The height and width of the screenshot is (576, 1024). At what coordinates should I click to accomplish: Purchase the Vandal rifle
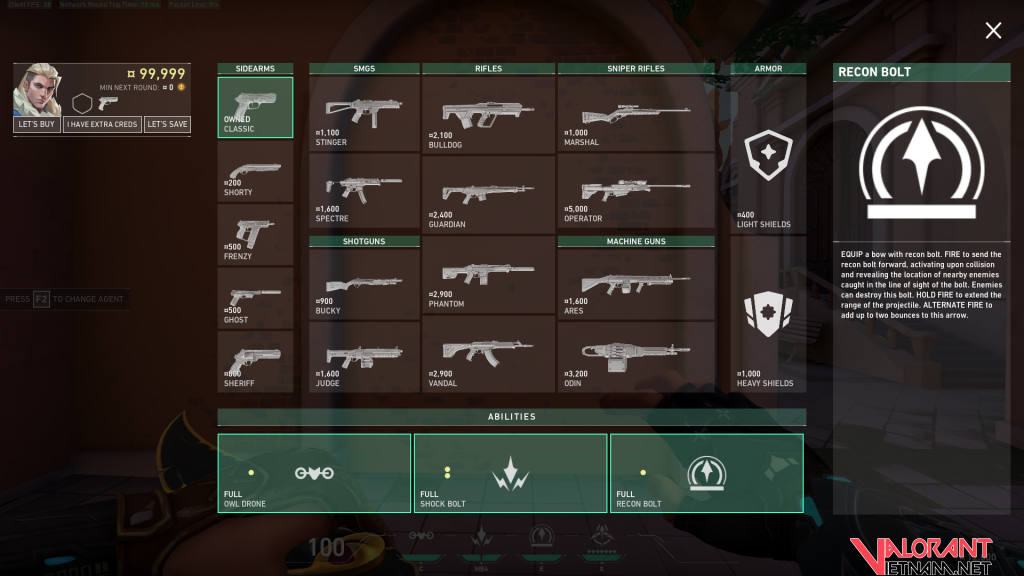(x=488, y=353)
